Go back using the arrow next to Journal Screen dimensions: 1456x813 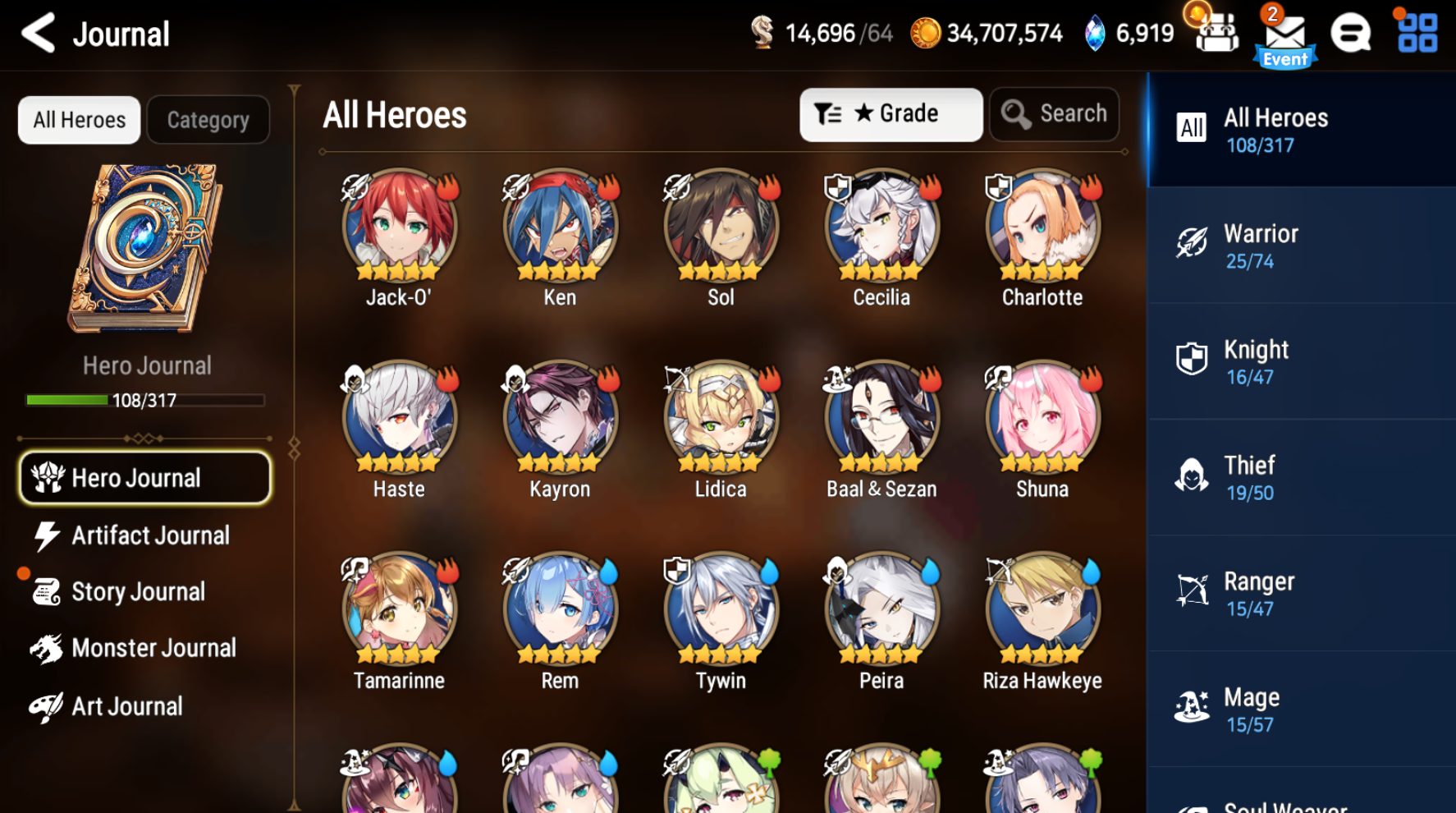(x=36, y=33)
